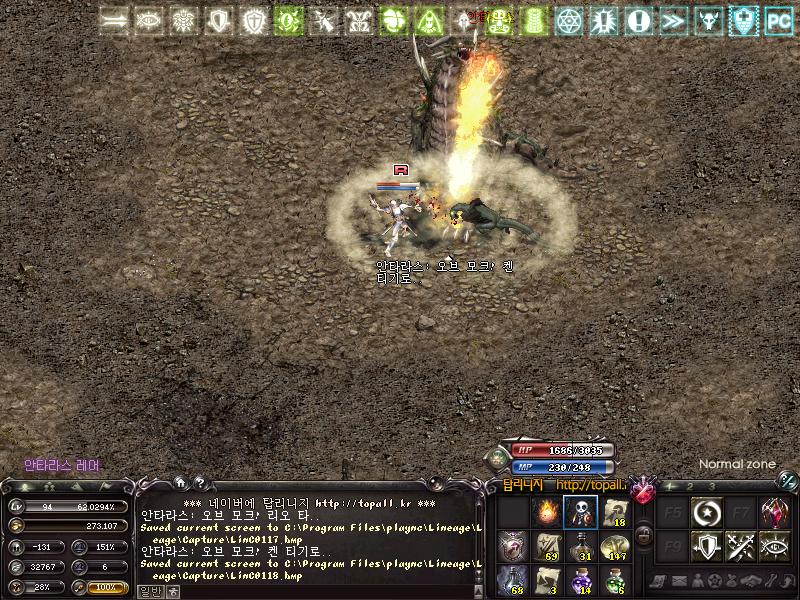Screen dimensions: 800x600
Task: Activate the red crystal skill slot
Action: coord(775,513)
